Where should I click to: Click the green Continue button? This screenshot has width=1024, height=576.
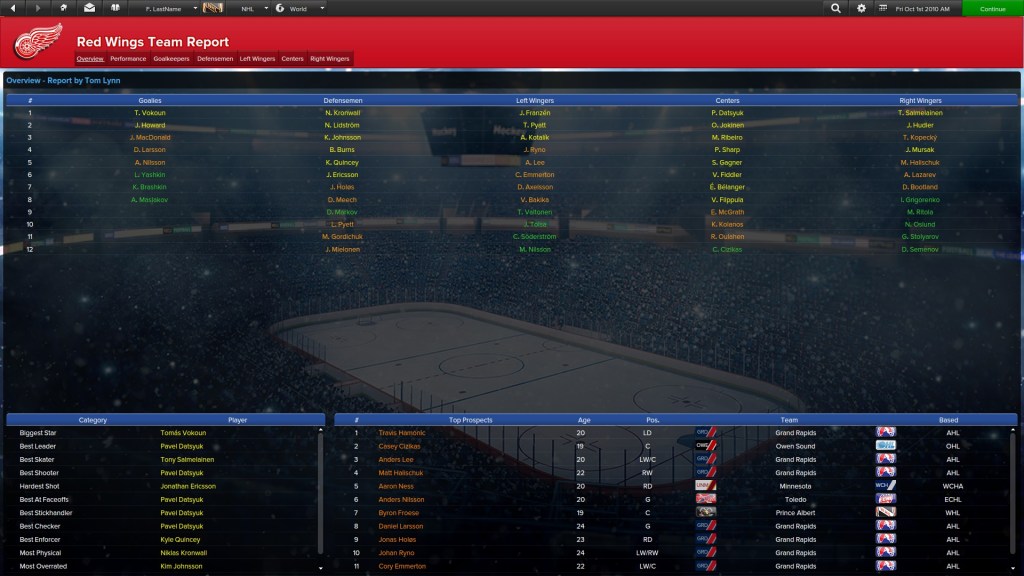pyautogui.click(x=992, y=8)
